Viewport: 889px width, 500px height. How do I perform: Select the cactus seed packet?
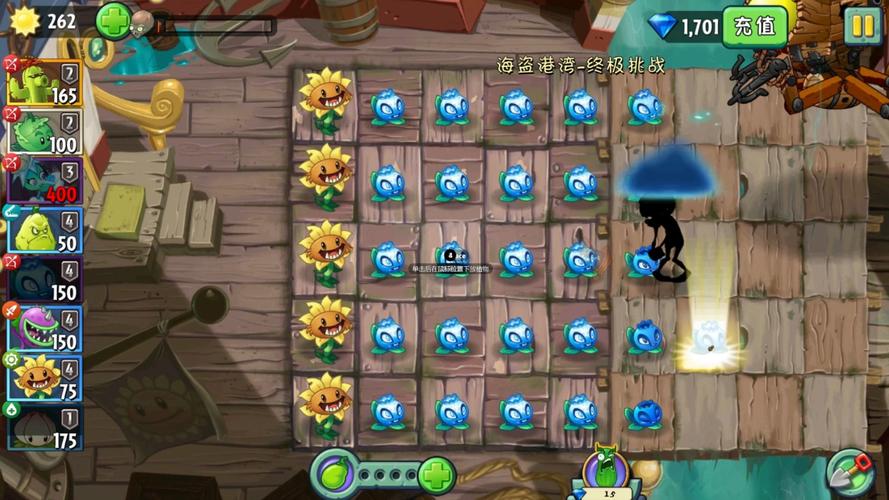pyautogui.click(x=45, y=82)
